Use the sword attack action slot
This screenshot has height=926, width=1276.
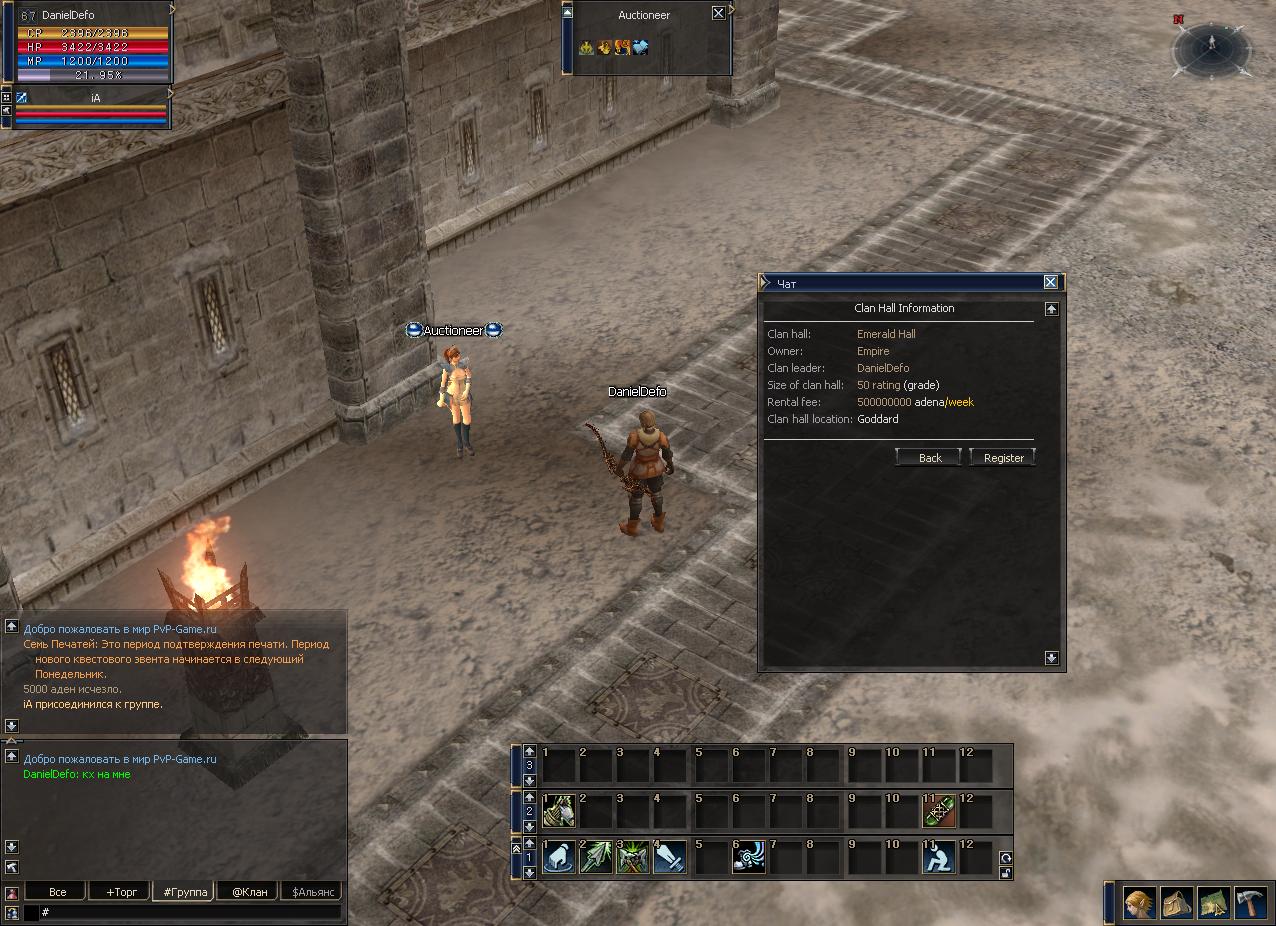(669, 858)
